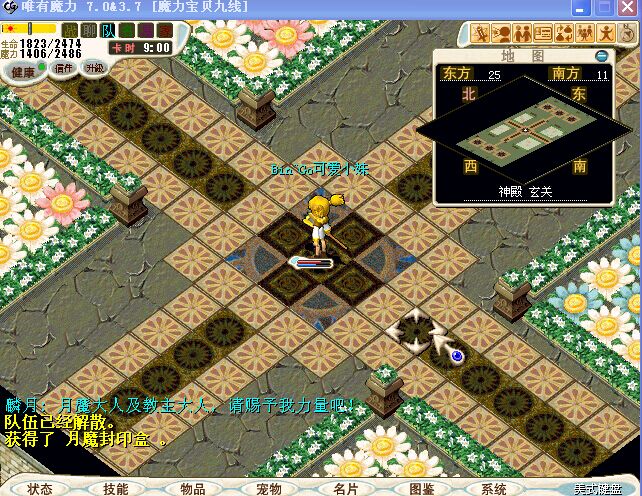
Task: Click the 健康 health button
Action: coord(24,71)
